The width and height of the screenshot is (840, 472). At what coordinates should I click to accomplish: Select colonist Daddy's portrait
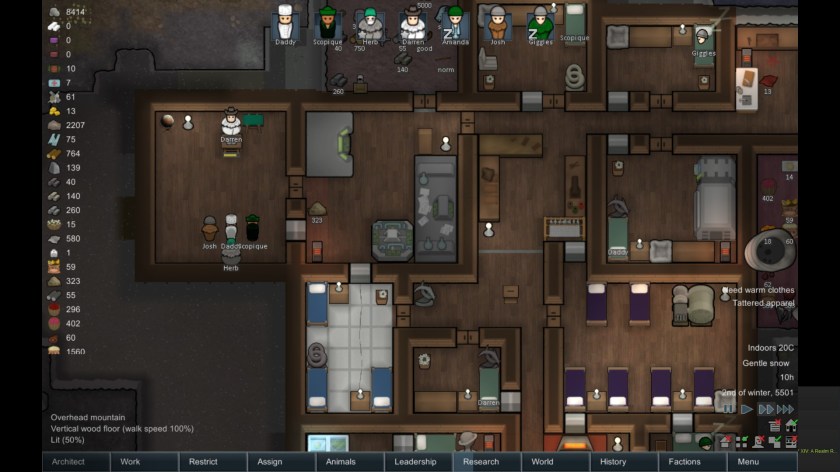tap(286, 23)
